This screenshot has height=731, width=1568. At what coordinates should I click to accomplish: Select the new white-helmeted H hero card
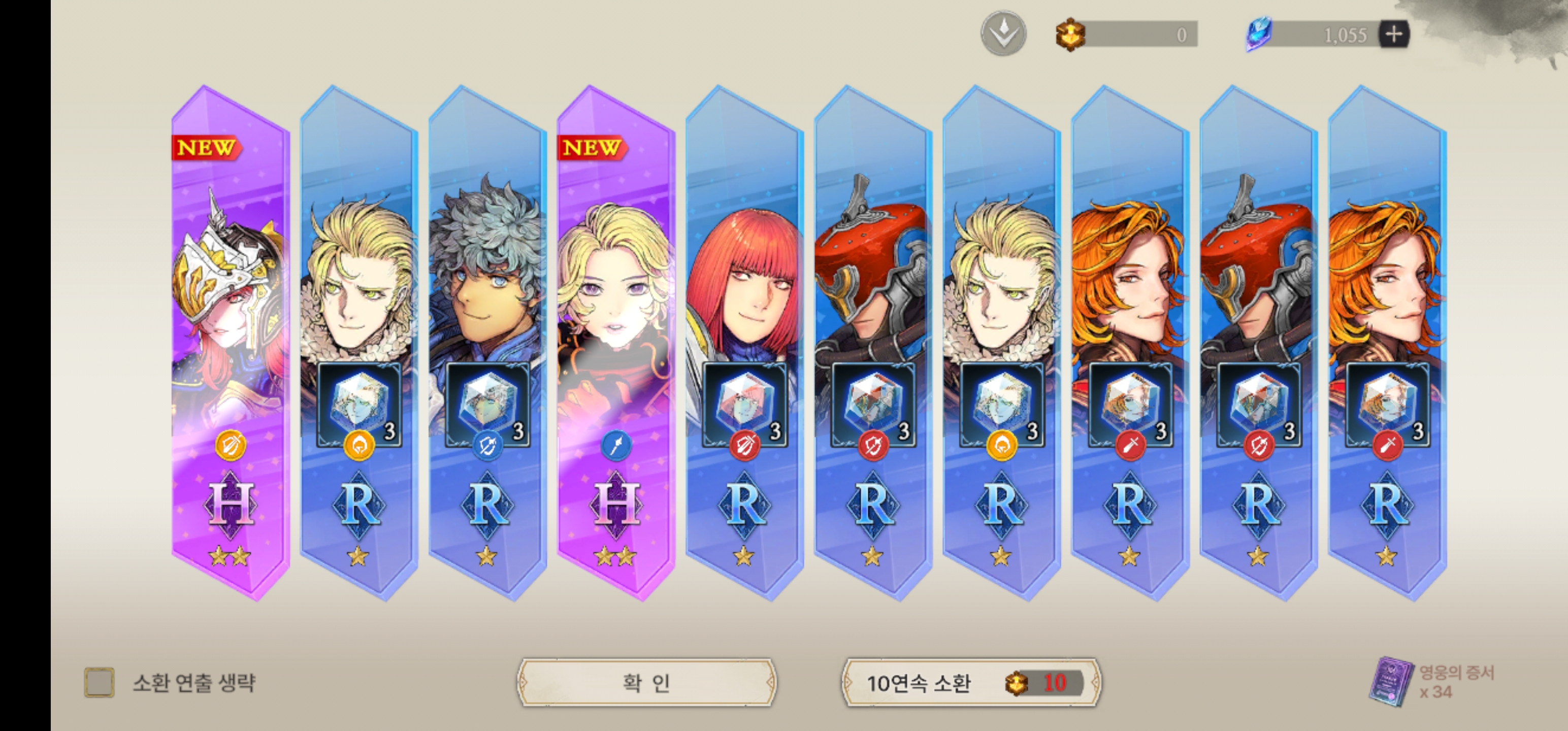pyautogui.click(x=230, y=341)
